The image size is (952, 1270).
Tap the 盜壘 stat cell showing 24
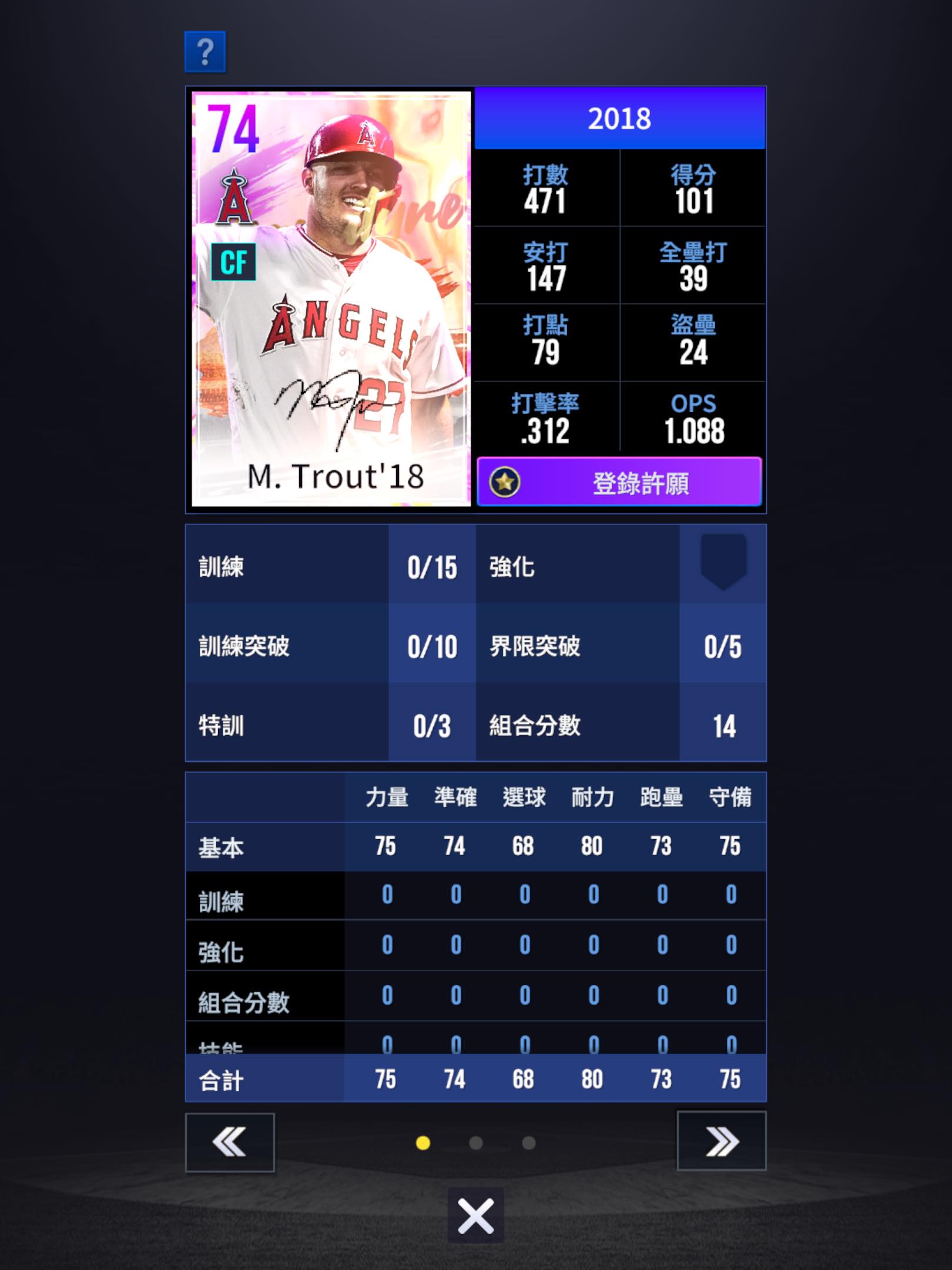pyautogui.click(x=693, y=341)
